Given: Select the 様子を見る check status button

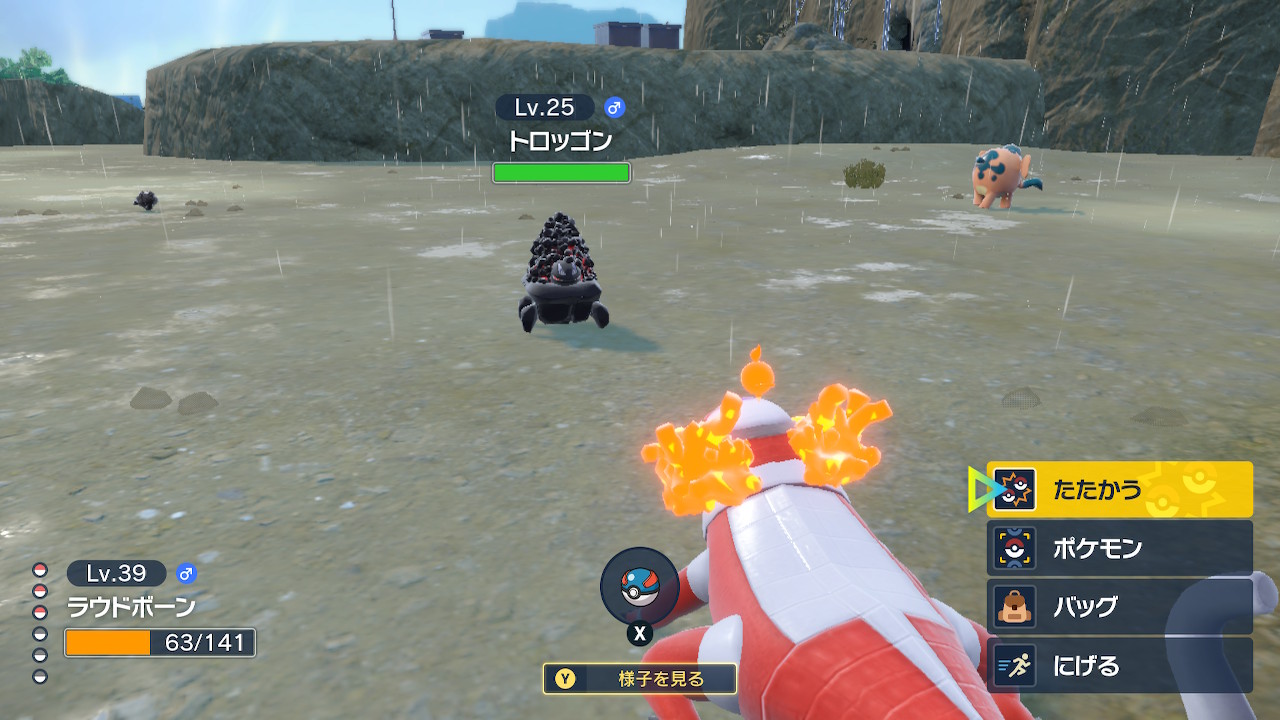Looking at the screenshot, I should (x=640, y=679).
